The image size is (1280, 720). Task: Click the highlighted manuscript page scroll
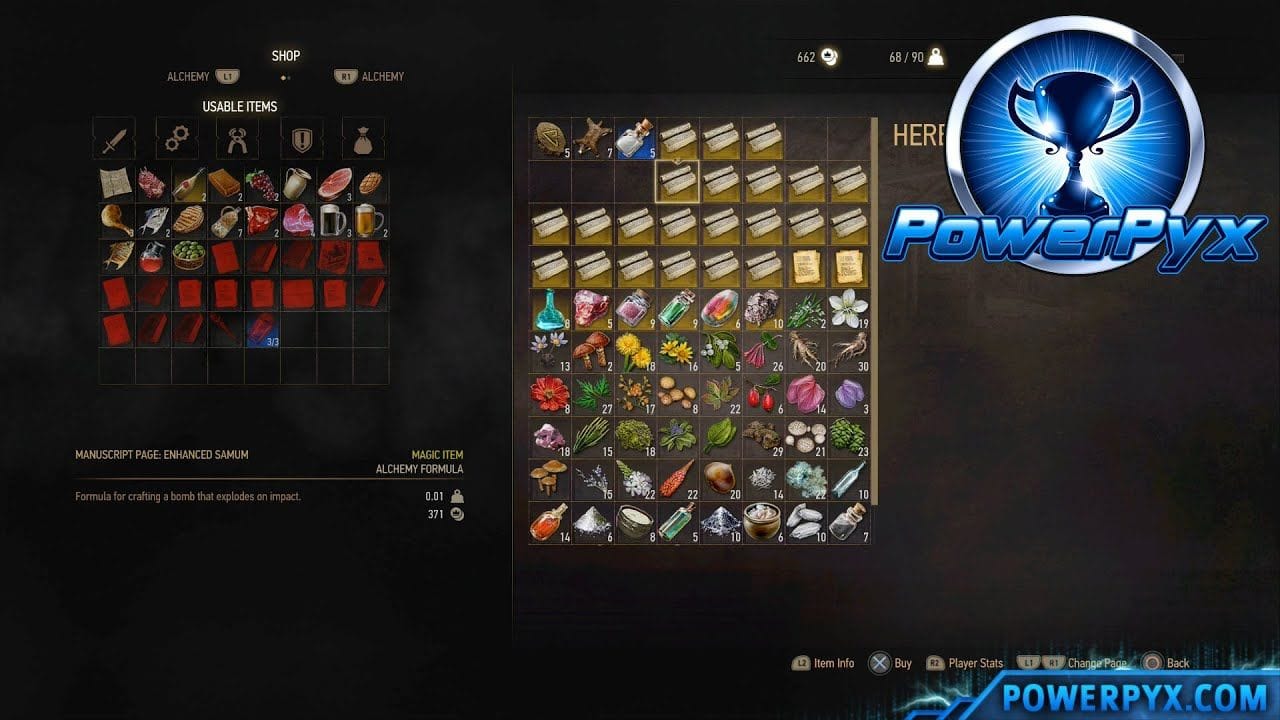[677, 181]
